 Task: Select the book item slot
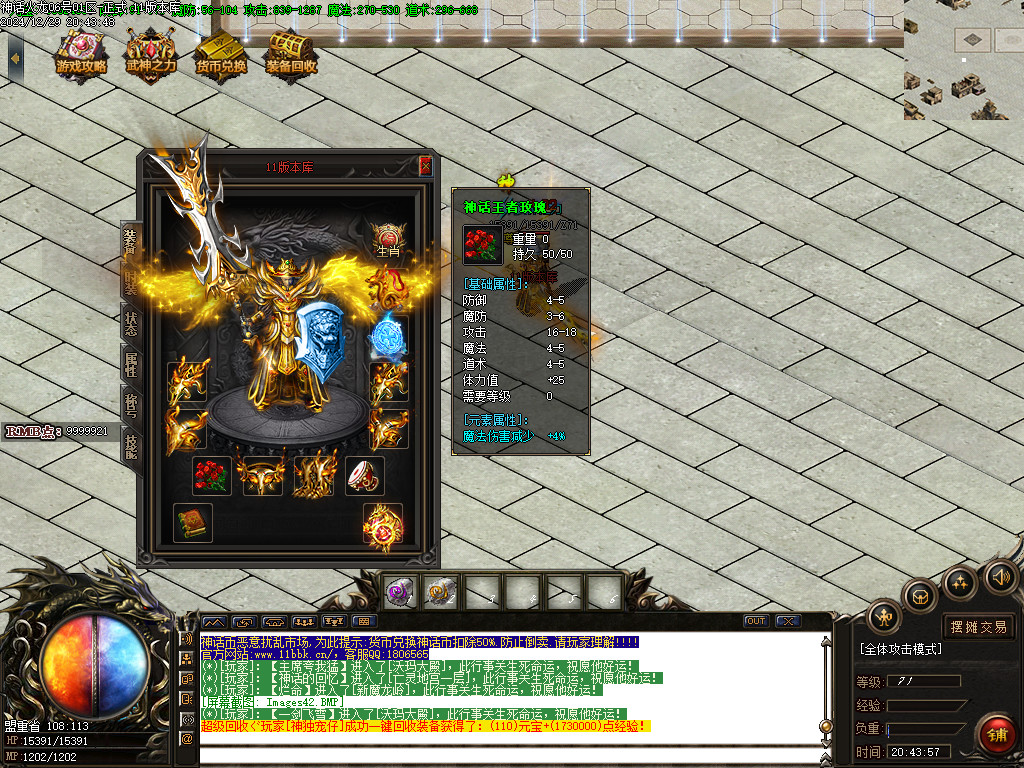192,523
